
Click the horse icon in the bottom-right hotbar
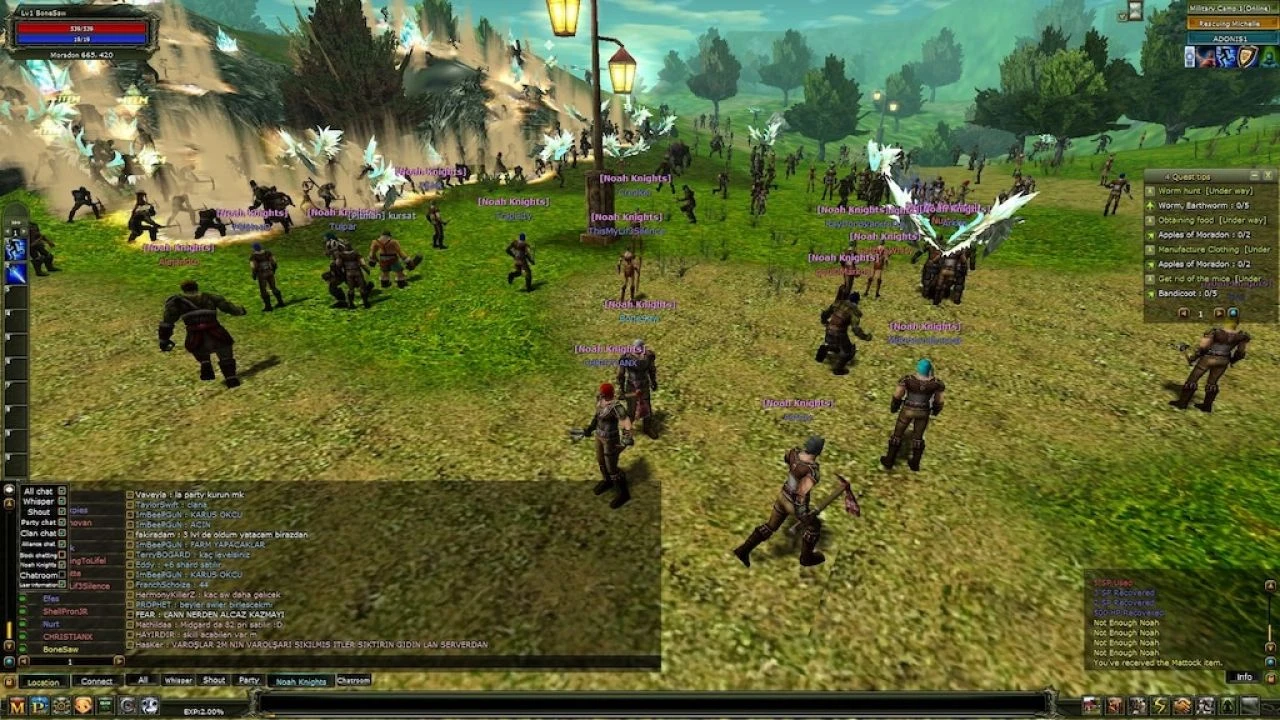point(1183,706)
